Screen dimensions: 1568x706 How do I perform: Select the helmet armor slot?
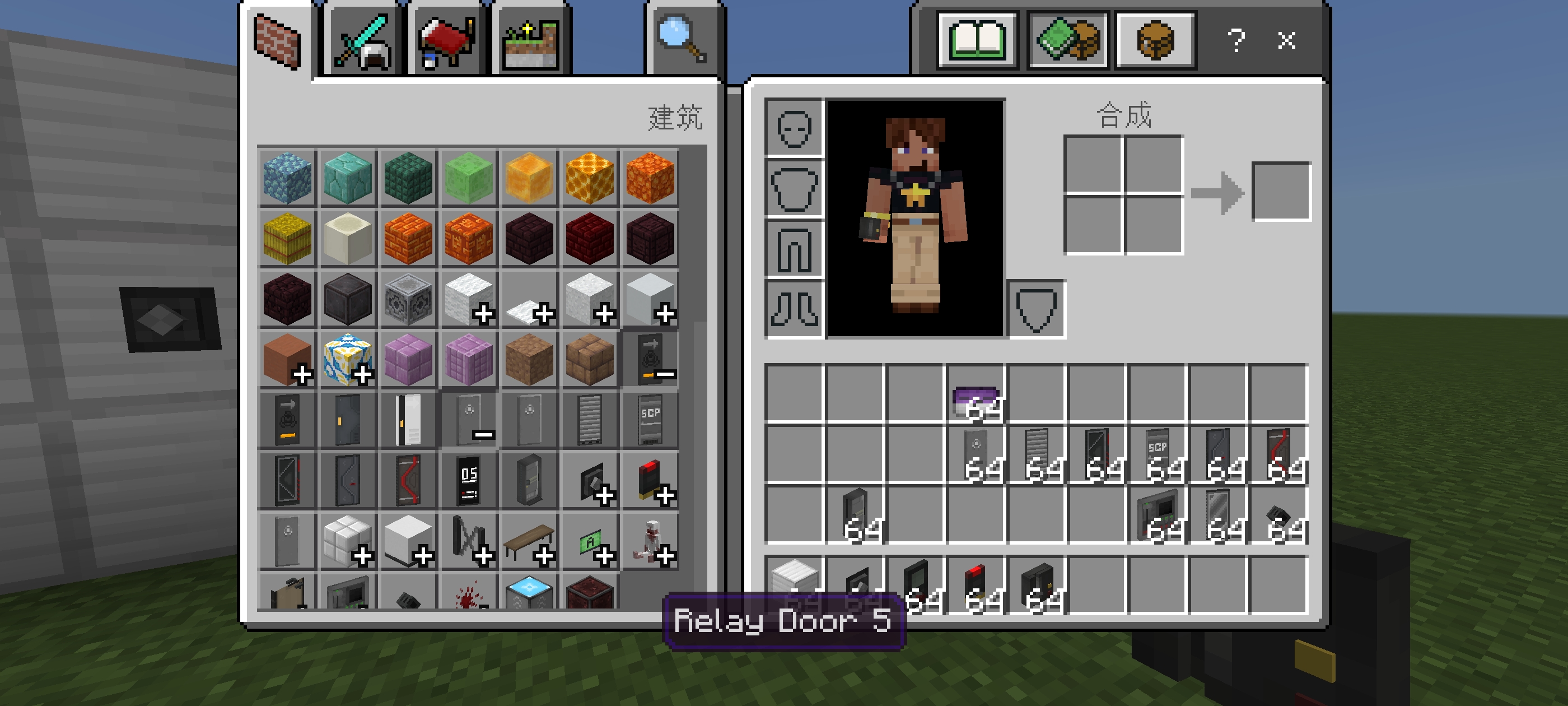coord(794,129)
